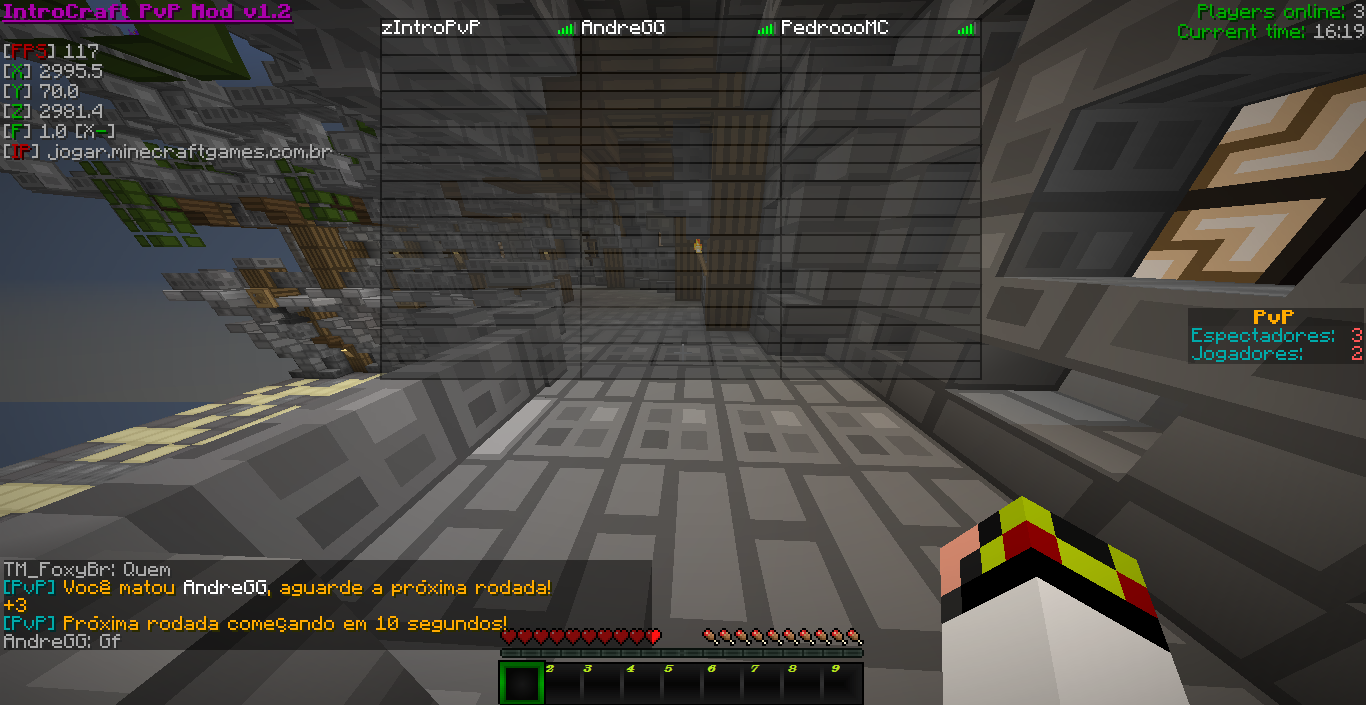Choose AndreGG in the player list
The height and width of the screenshot is (705, 1366).
[623, 28]
